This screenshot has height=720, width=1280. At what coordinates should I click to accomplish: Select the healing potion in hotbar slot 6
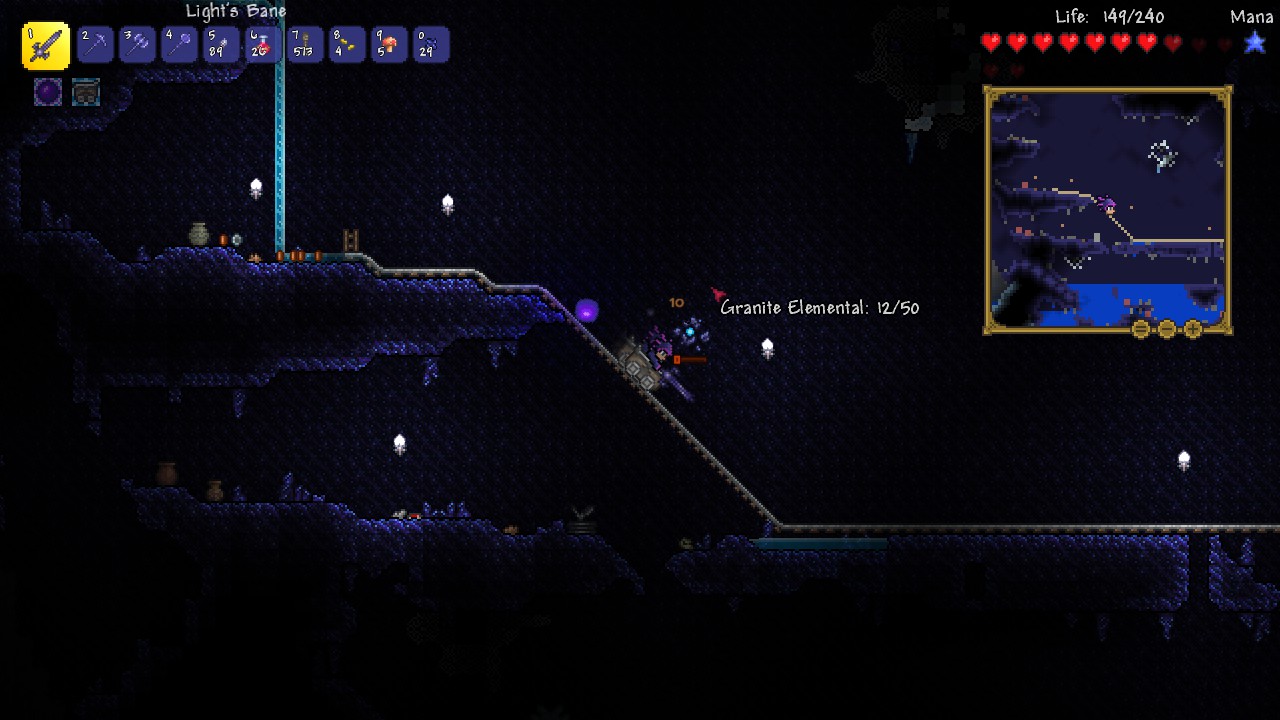pyautogui.click(x=262, y=44)
